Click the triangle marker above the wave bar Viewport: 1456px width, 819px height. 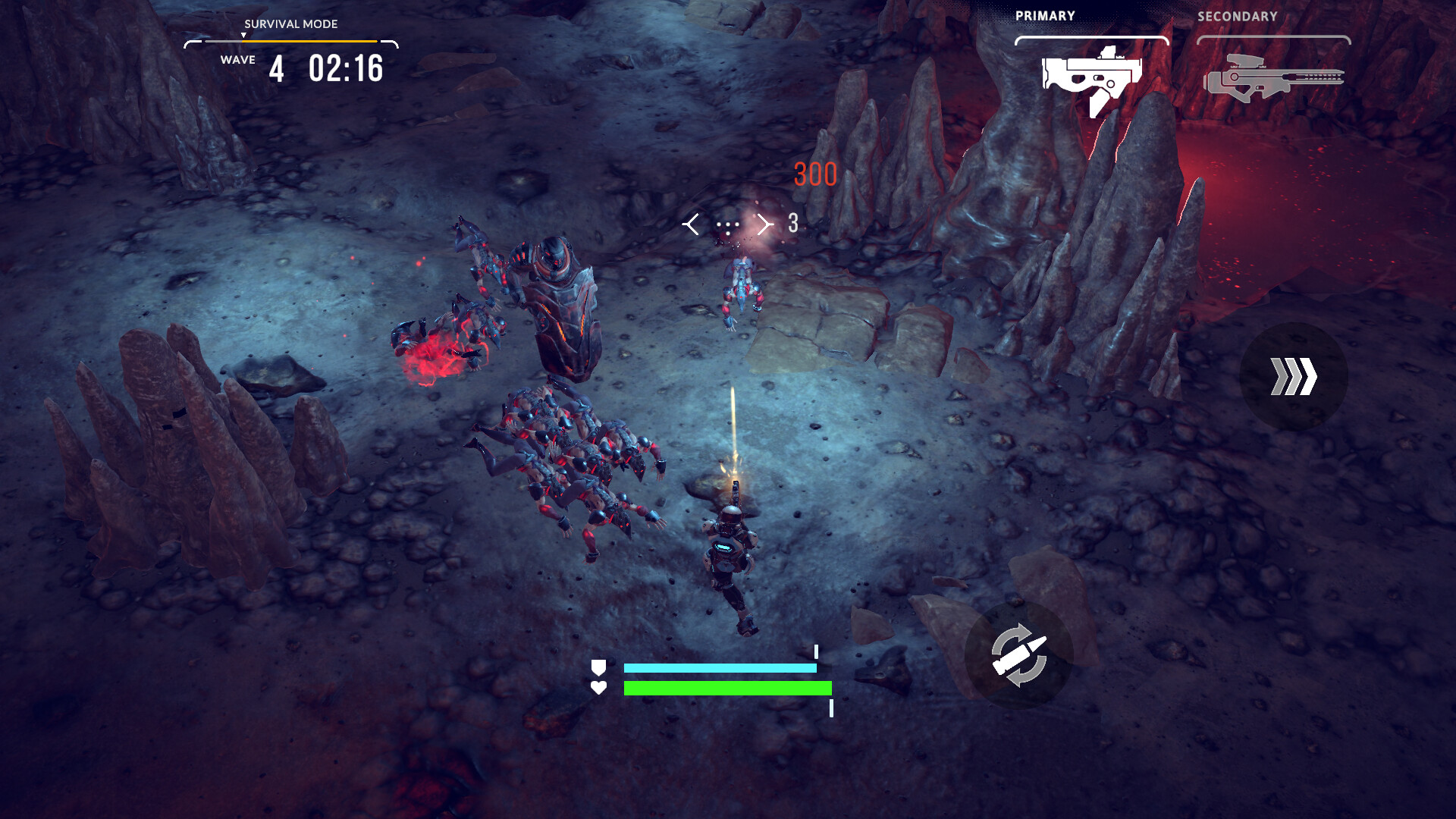coord(244,35)
